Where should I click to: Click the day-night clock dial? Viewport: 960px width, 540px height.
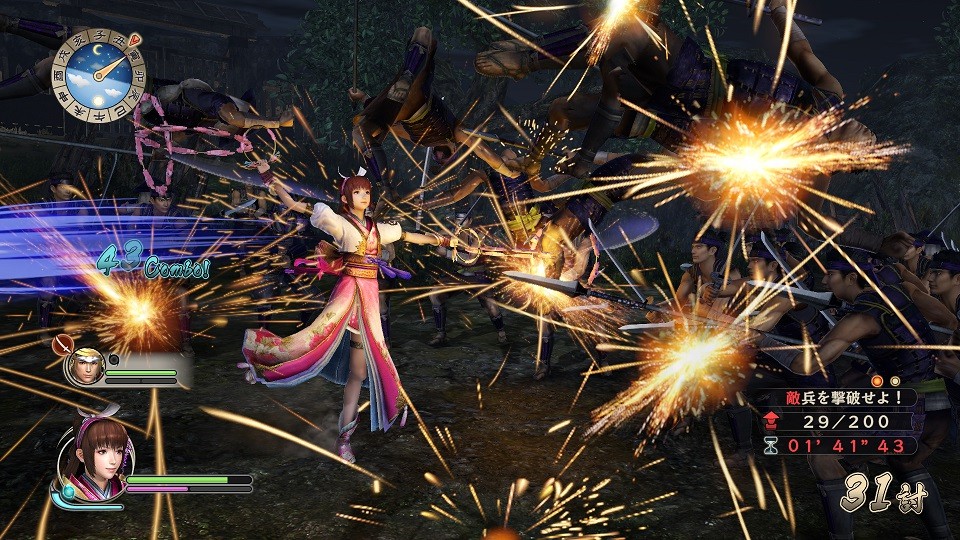(x=99, y=74)
